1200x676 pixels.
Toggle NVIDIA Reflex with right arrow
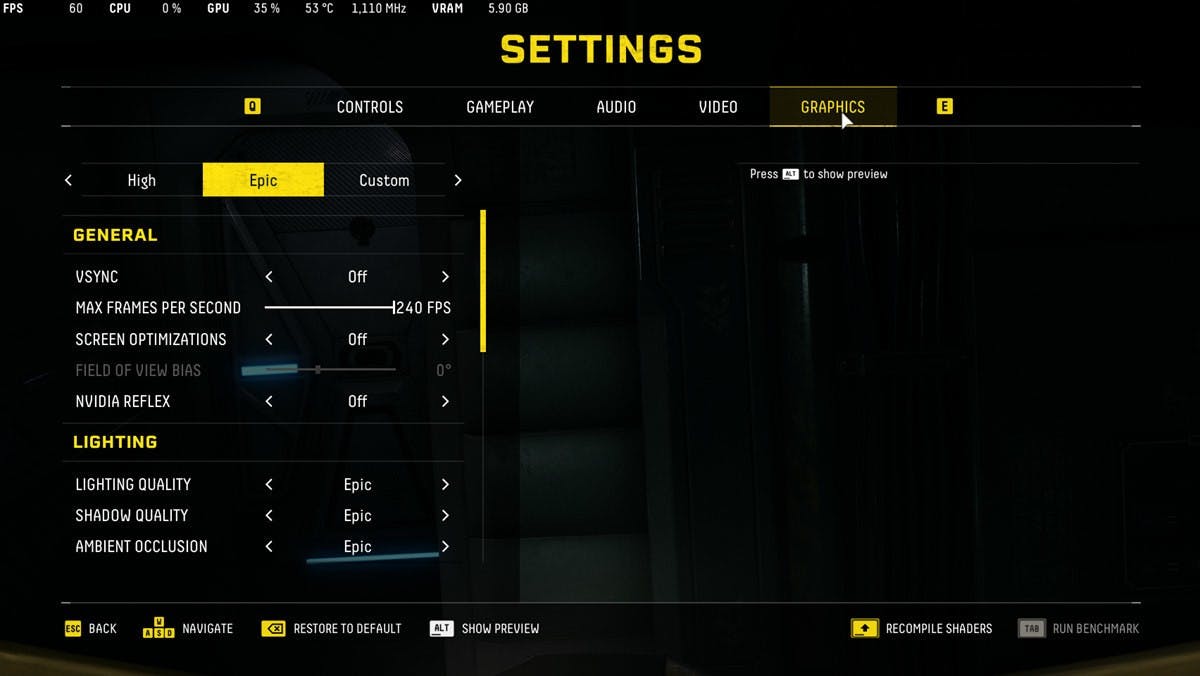click(445, 401)
